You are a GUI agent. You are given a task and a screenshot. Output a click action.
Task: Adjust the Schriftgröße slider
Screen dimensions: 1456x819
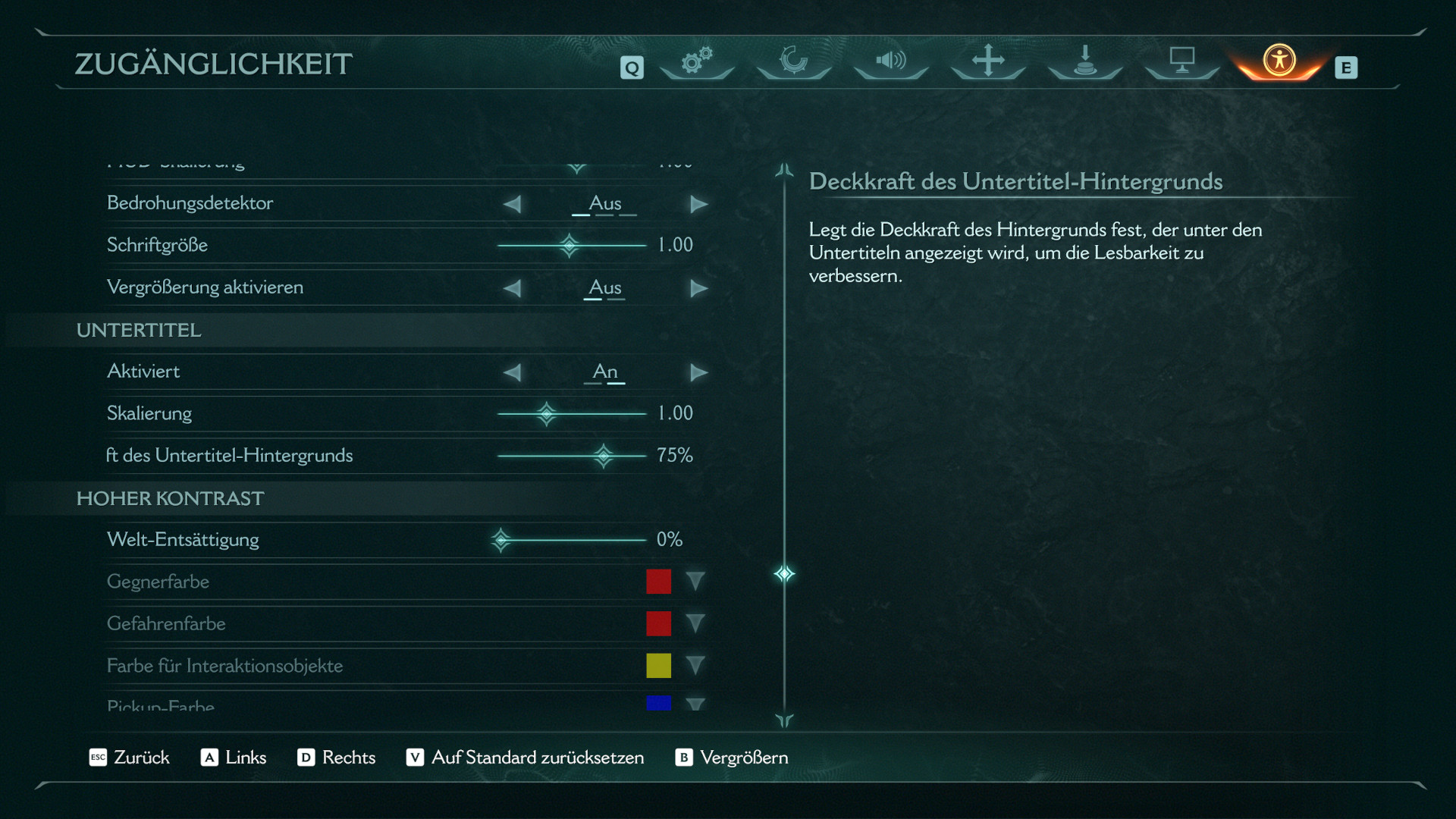click(569, 245)
